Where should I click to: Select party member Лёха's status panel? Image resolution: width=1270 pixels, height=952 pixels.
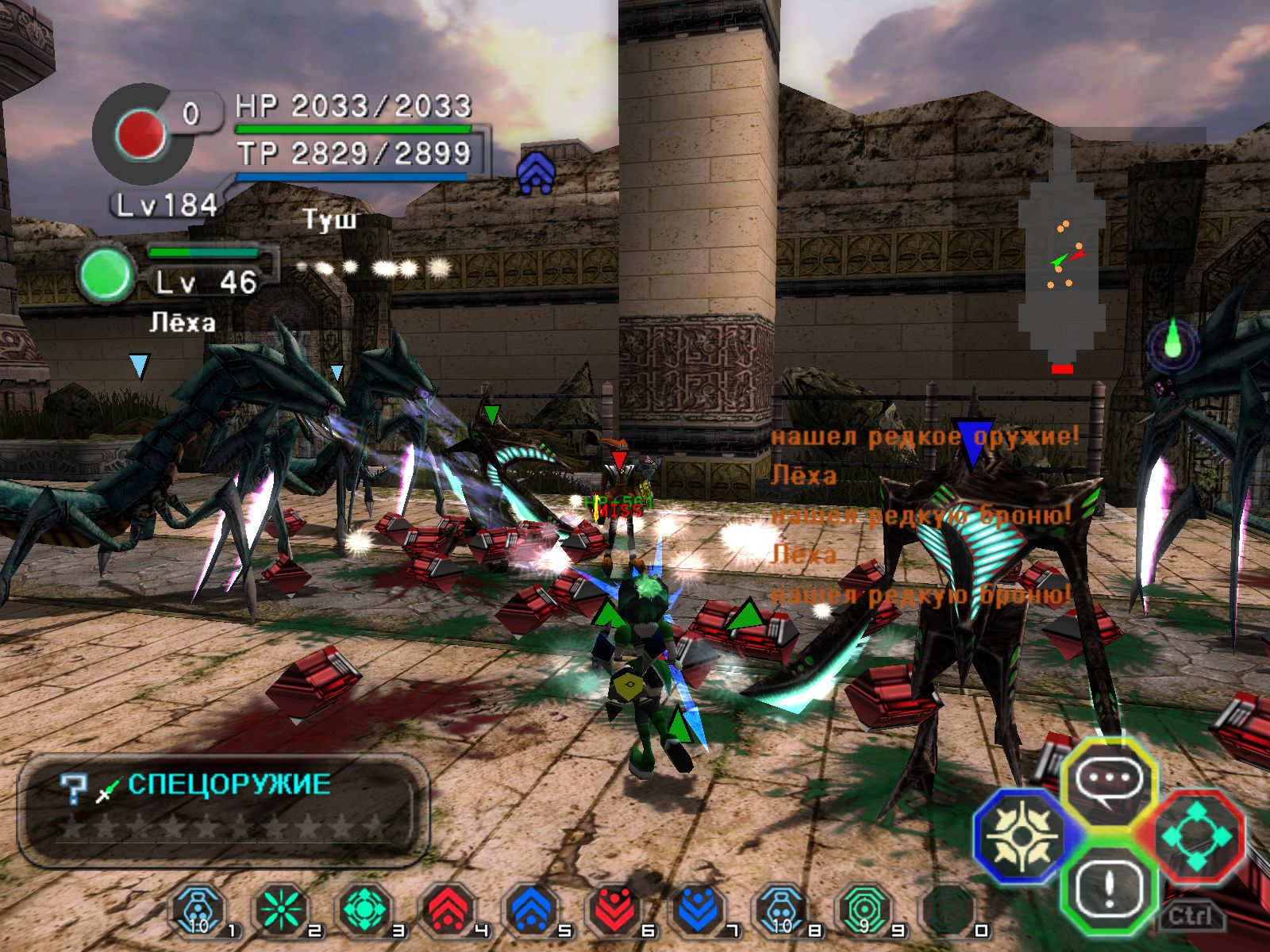179,274
